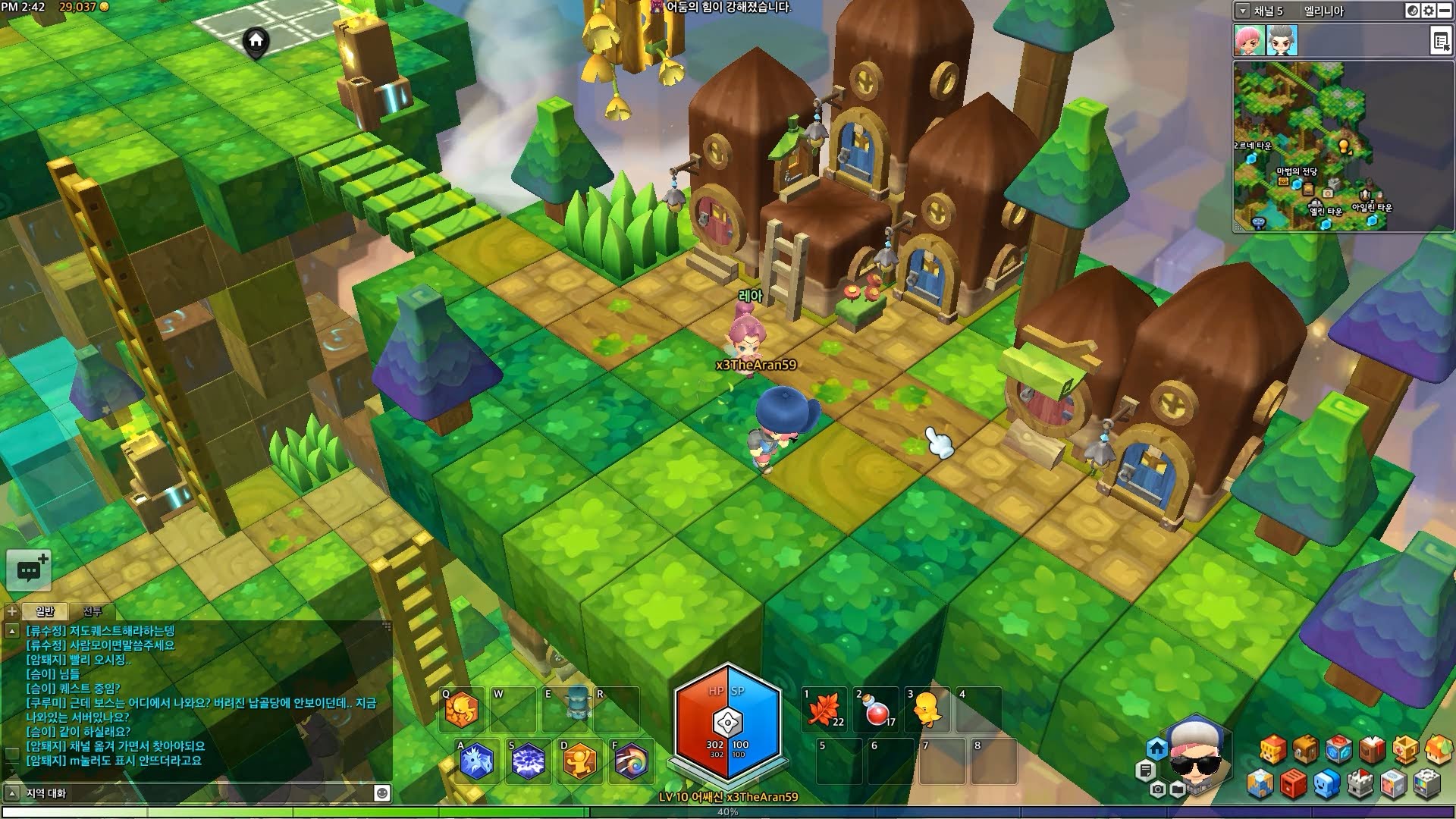This screenshot has height=819, width=1456.
Task: Add a new chat tab with the plus button
Action: pos(11,611)
